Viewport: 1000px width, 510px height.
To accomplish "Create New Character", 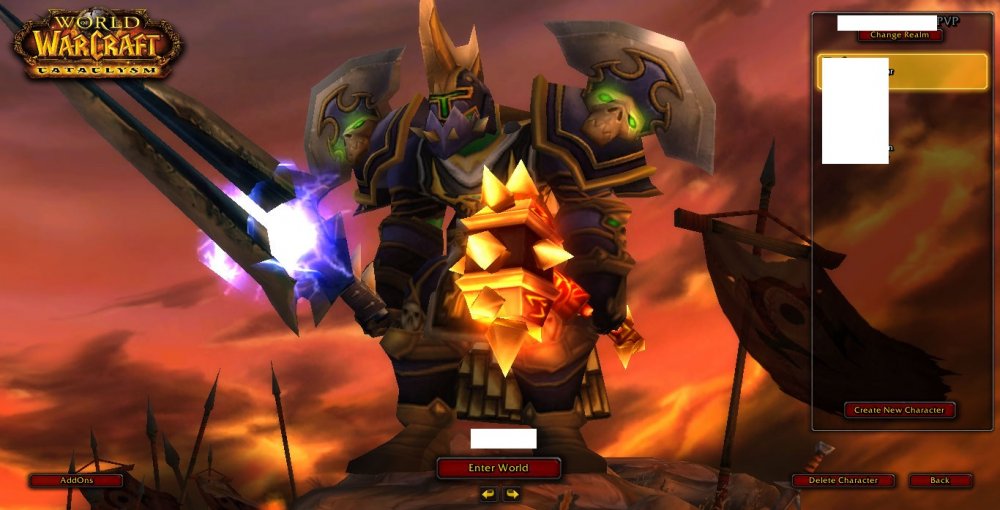I will point(900,410).
